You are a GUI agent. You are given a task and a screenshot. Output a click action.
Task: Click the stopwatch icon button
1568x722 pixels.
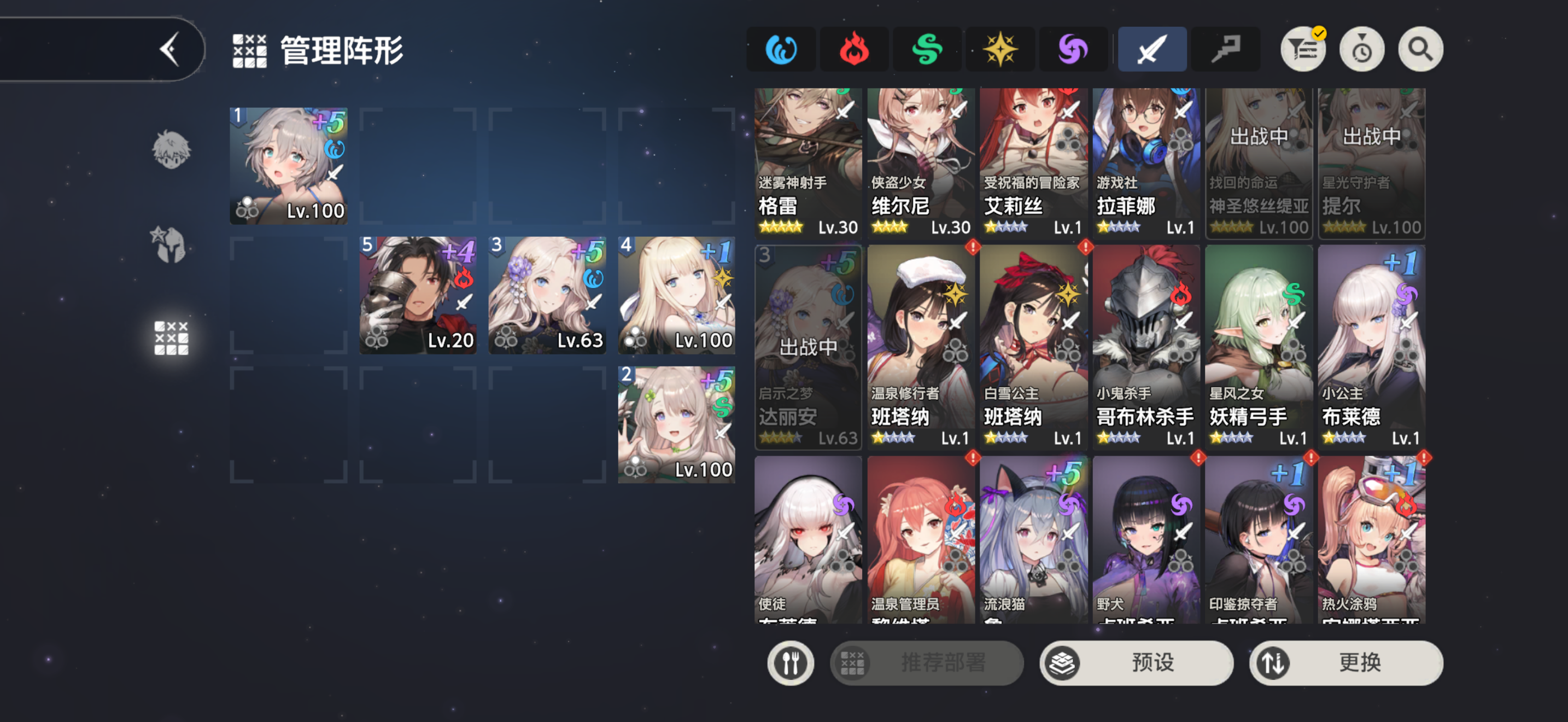click(x=1362, y=49)
